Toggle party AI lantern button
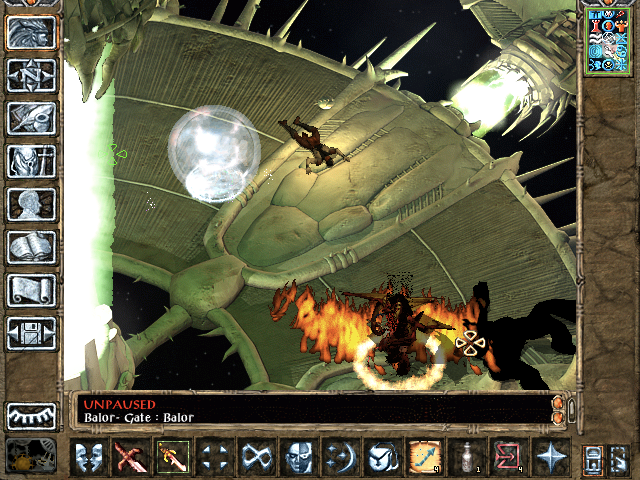640x480 pixels. [x=592, y=458]
